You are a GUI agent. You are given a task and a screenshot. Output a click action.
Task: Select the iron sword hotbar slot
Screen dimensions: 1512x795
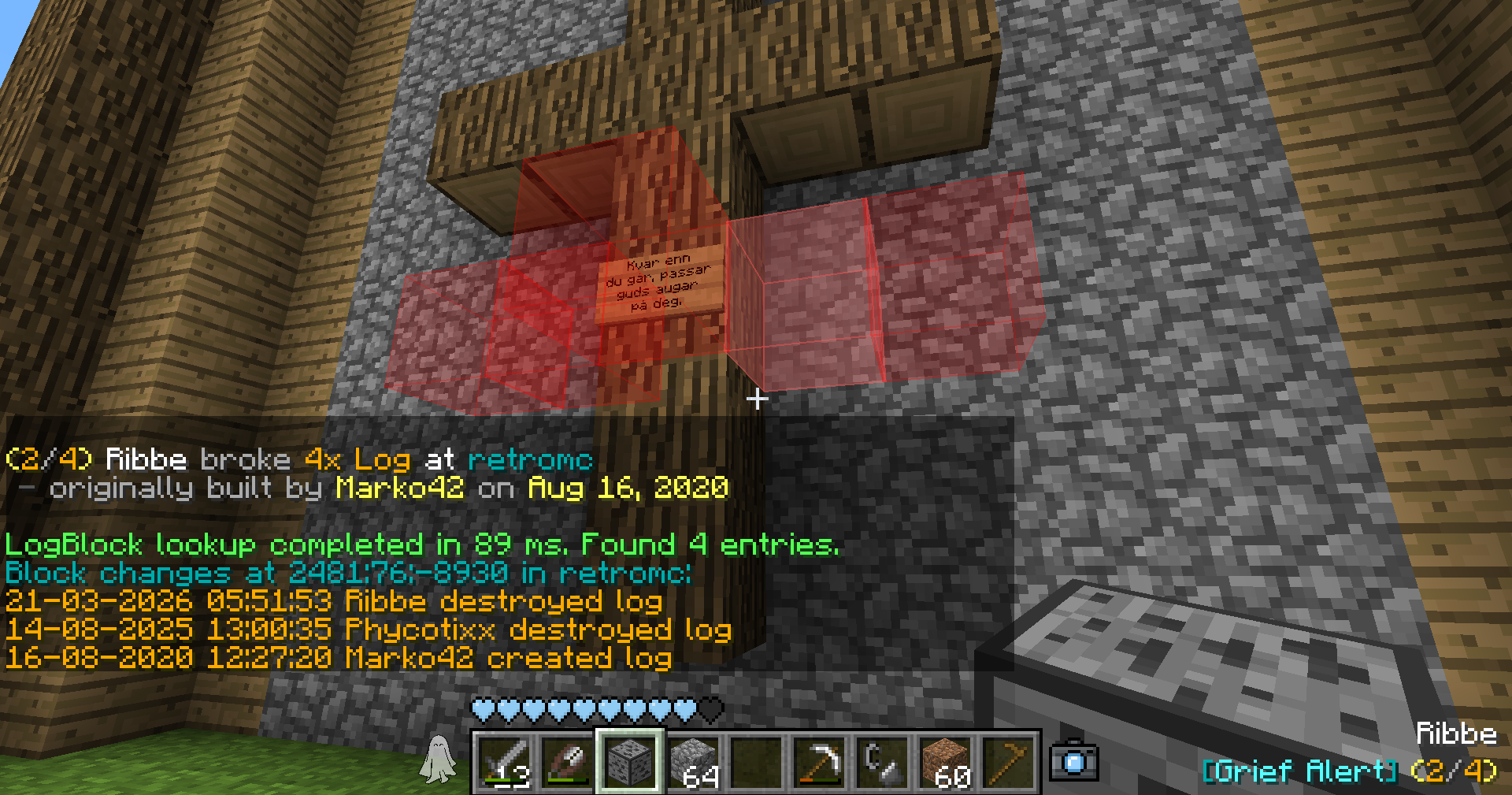(x=505, y=762)
